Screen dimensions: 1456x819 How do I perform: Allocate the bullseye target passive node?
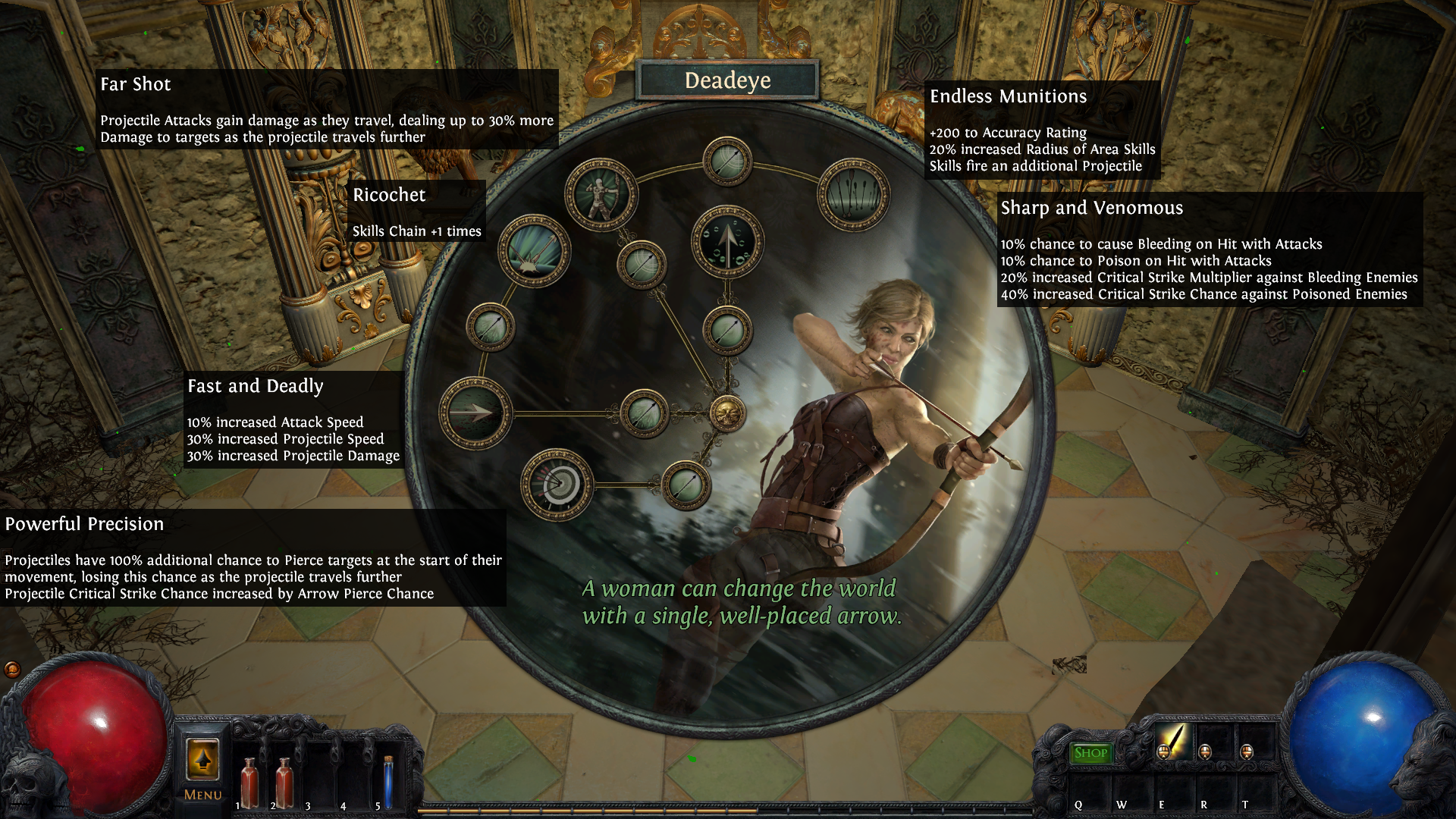click(557, 485)
